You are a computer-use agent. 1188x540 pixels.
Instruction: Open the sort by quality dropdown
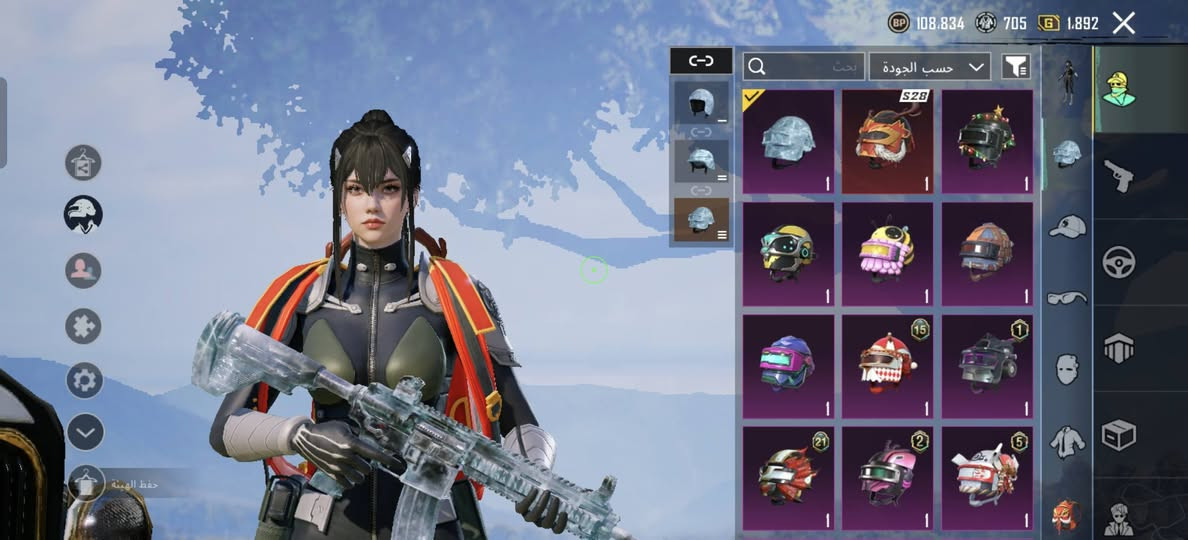click(x=930, y=67)
